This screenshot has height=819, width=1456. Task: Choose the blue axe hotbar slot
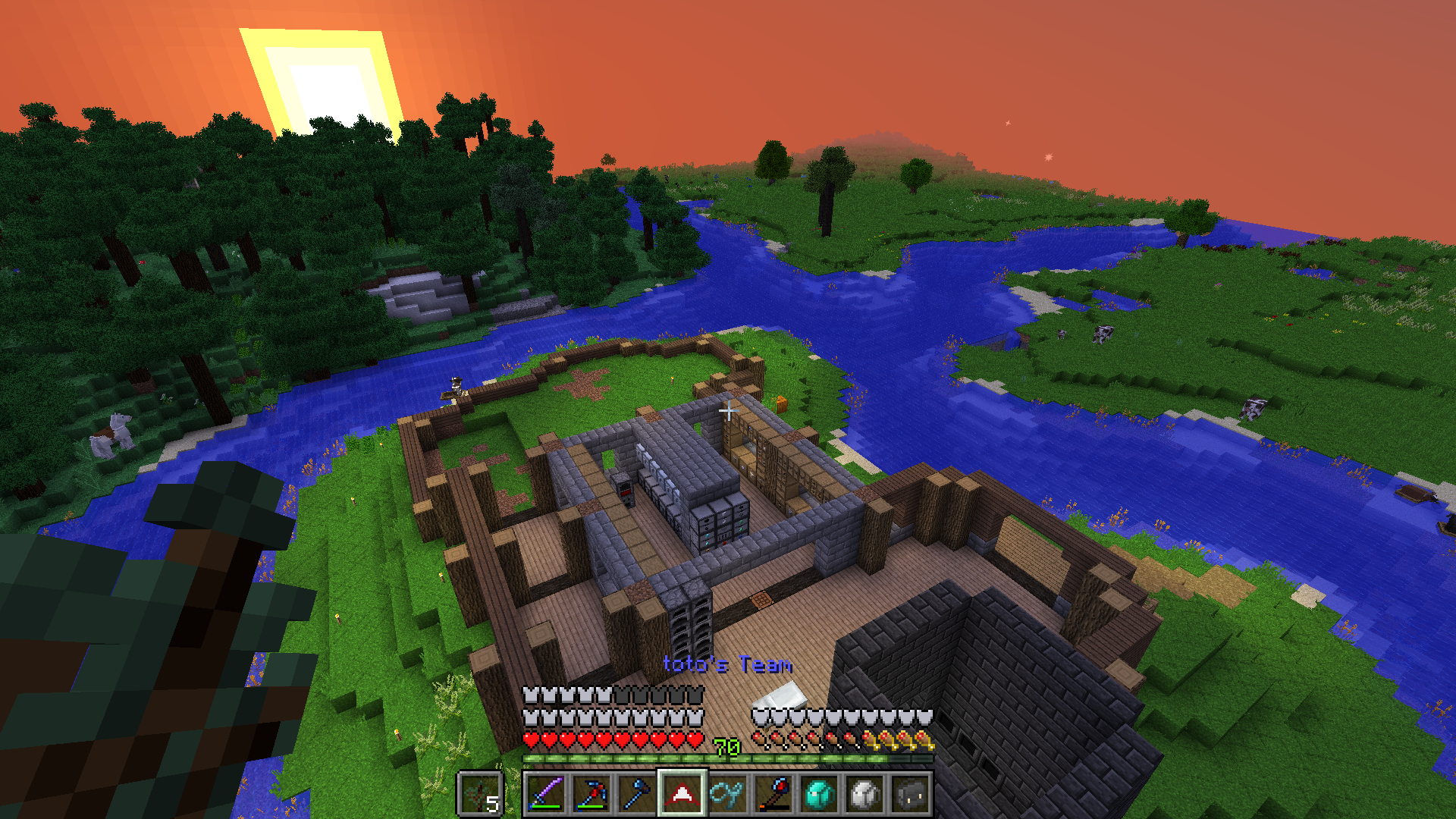click(x=637, y=794)
